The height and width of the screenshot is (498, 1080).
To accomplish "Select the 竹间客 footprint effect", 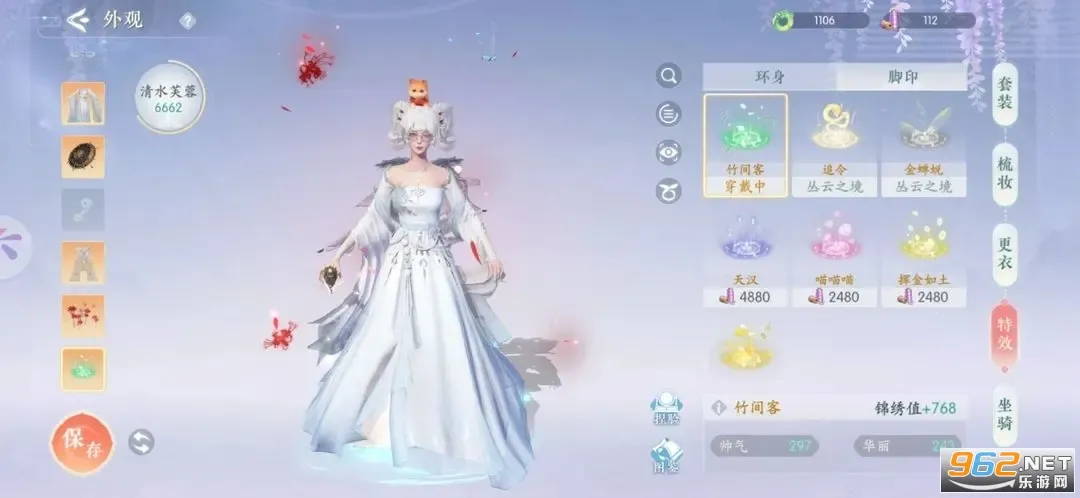I will 744,144.
